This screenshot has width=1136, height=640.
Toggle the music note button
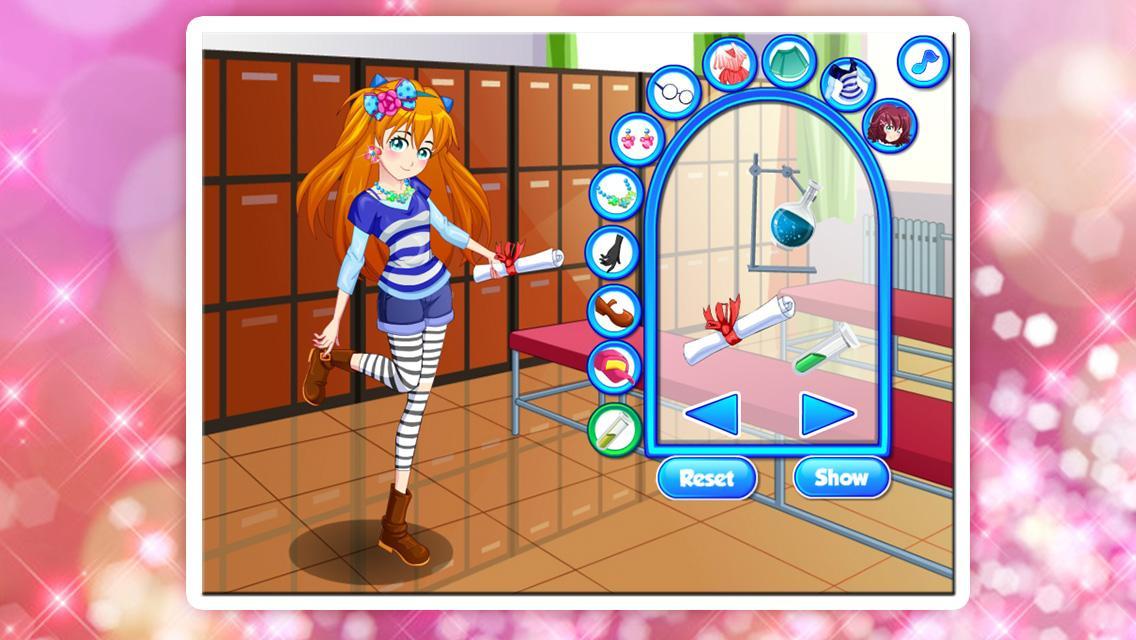(x=922, y=62)
